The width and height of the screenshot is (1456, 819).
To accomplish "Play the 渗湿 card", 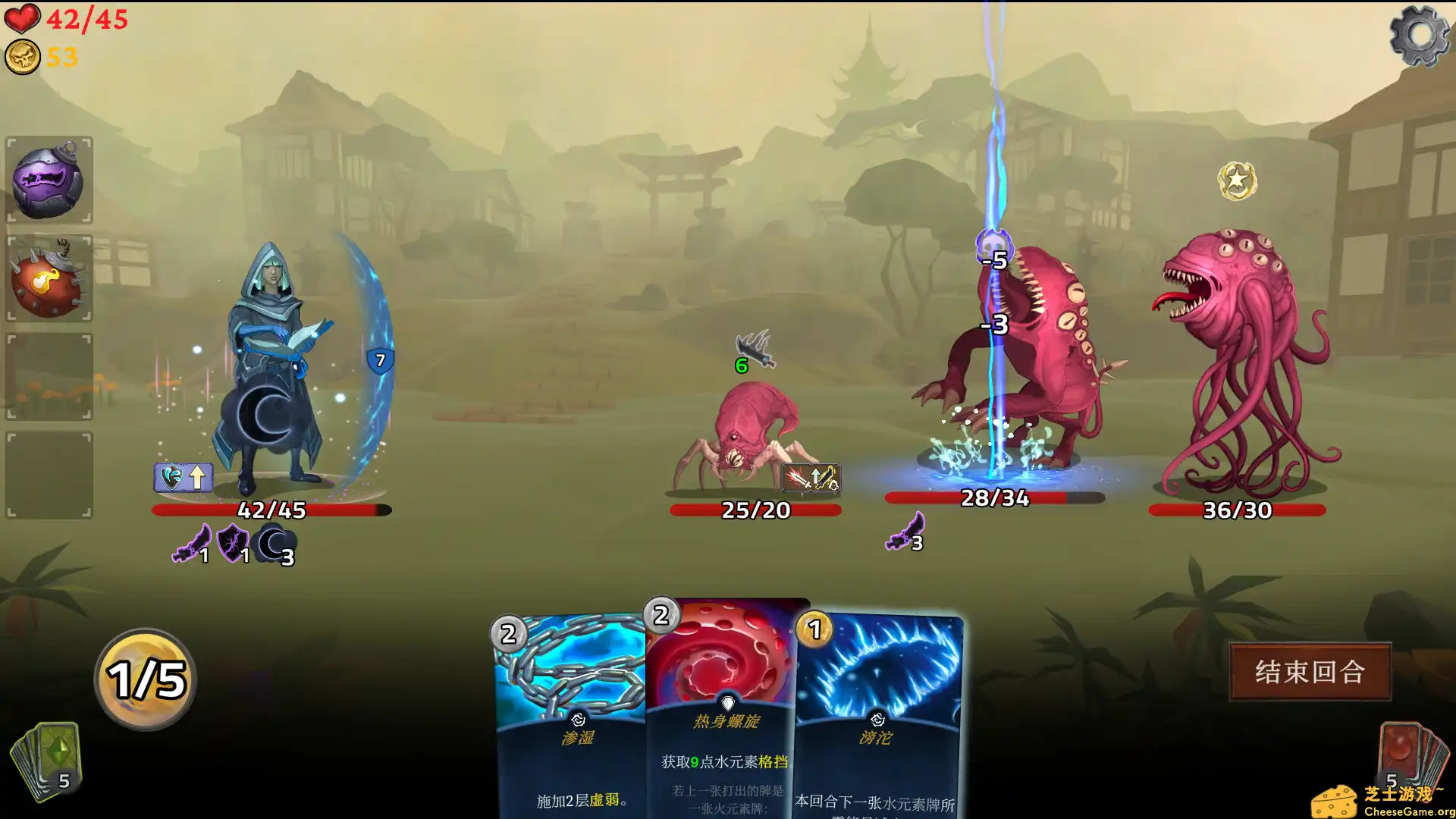I will click(574, 713).
